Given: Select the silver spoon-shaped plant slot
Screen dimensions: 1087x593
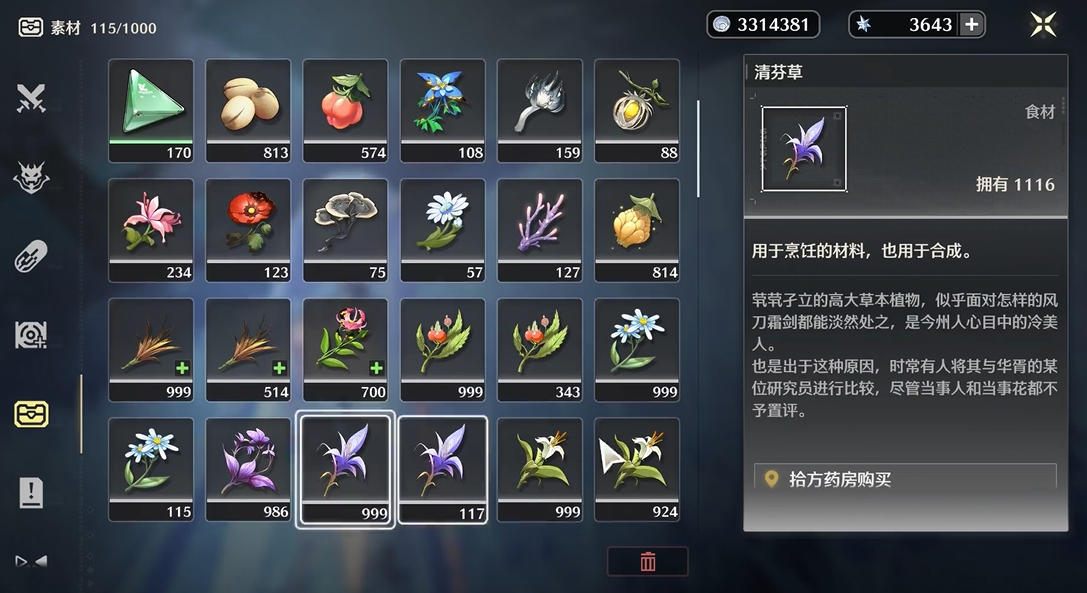Looking at the screenshot, I should pos(540,110).
